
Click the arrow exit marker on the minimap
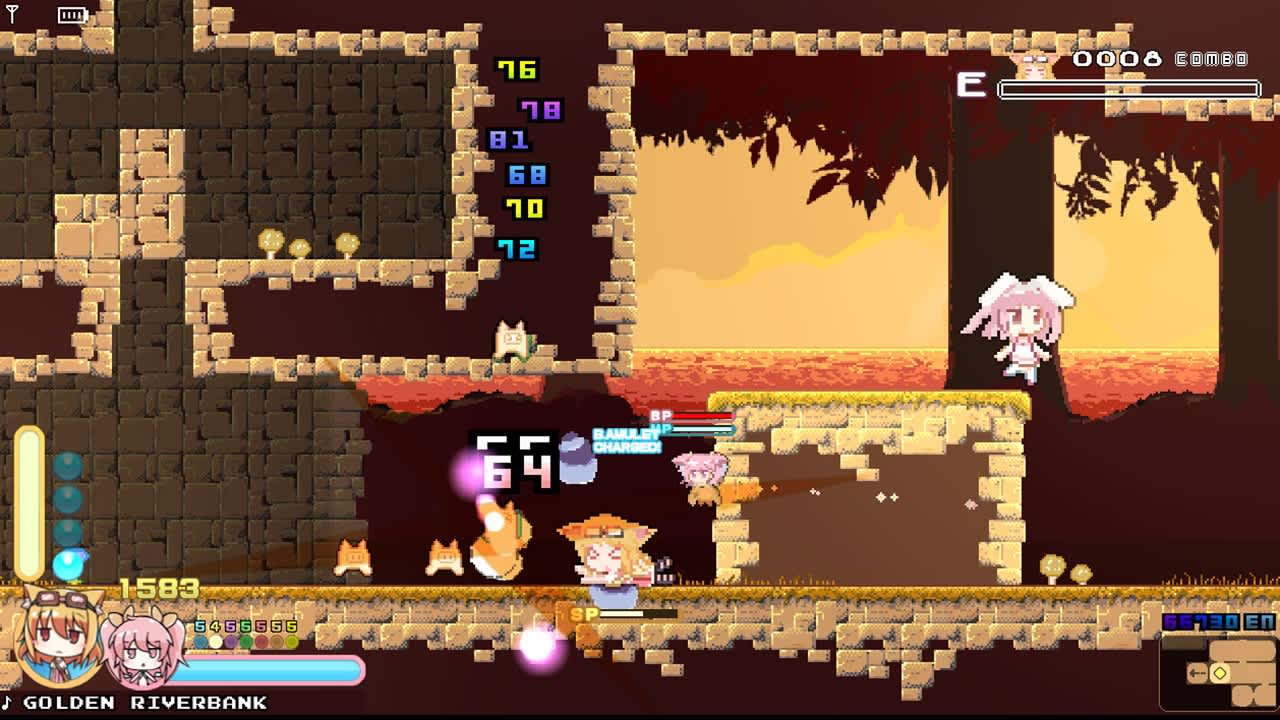click(1197, 672)
